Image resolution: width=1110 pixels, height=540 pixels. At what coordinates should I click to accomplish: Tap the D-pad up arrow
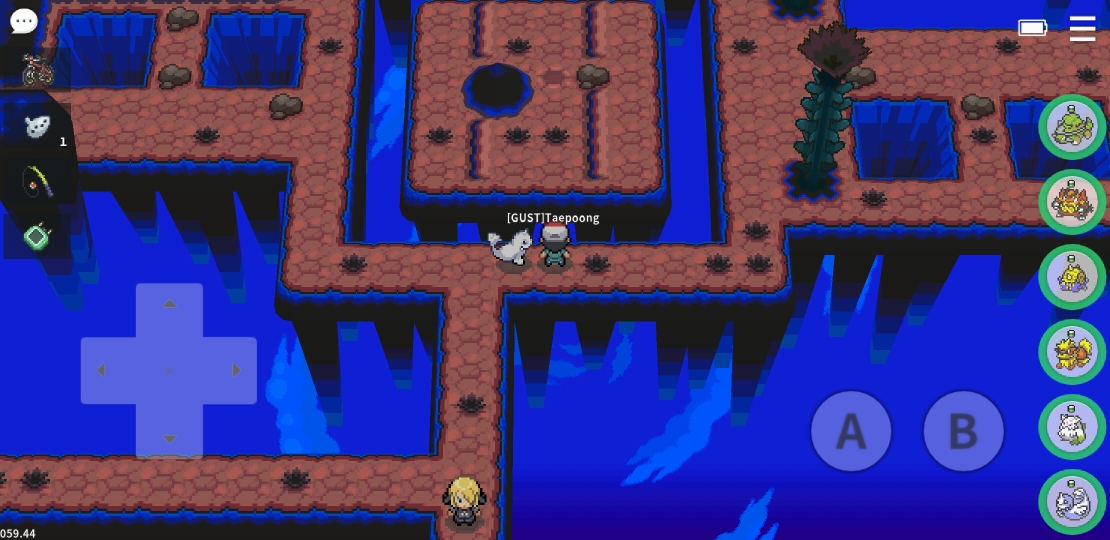point(169,304)
